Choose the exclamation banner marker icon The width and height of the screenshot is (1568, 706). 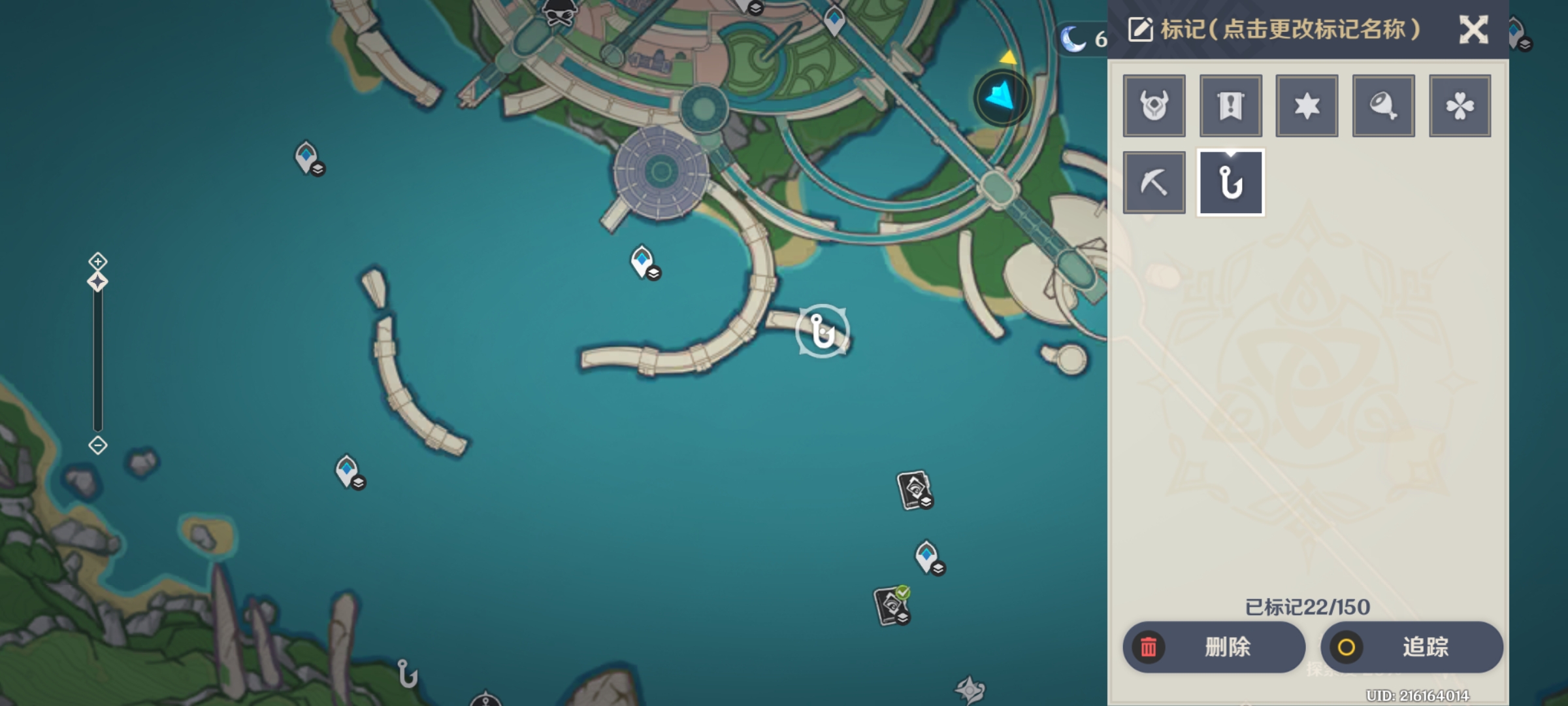point(1230,106)
